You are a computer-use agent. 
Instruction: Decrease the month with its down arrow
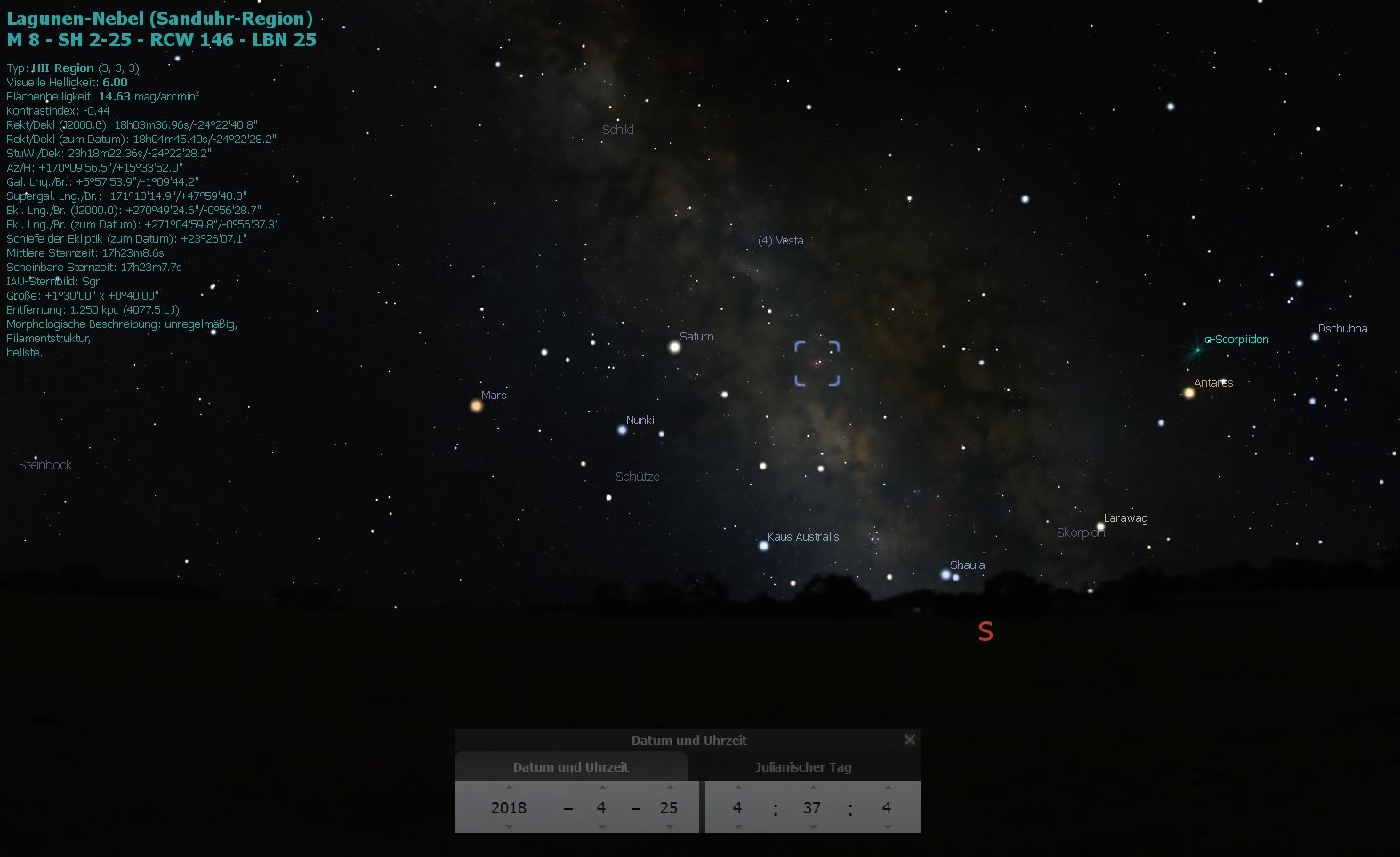(x=602, y=828)
